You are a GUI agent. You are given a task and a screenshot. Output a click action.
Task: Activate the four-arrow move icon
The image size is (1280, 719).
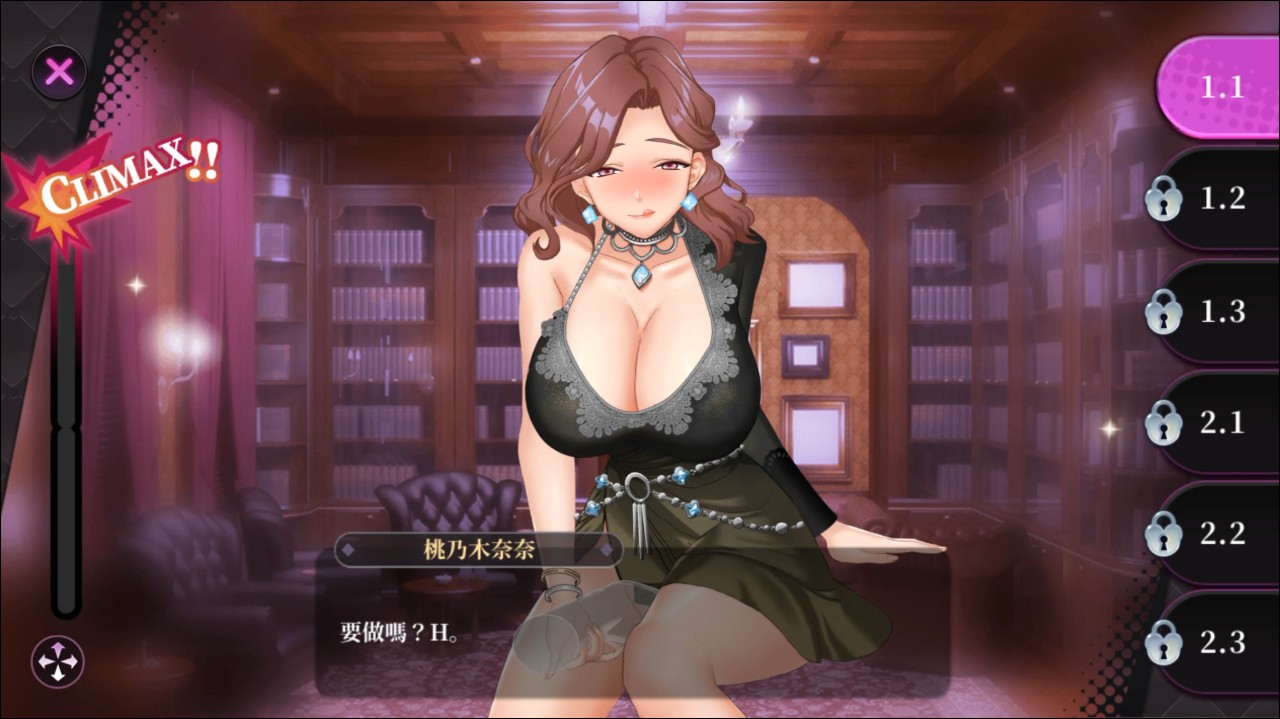[x=58, y=661]
